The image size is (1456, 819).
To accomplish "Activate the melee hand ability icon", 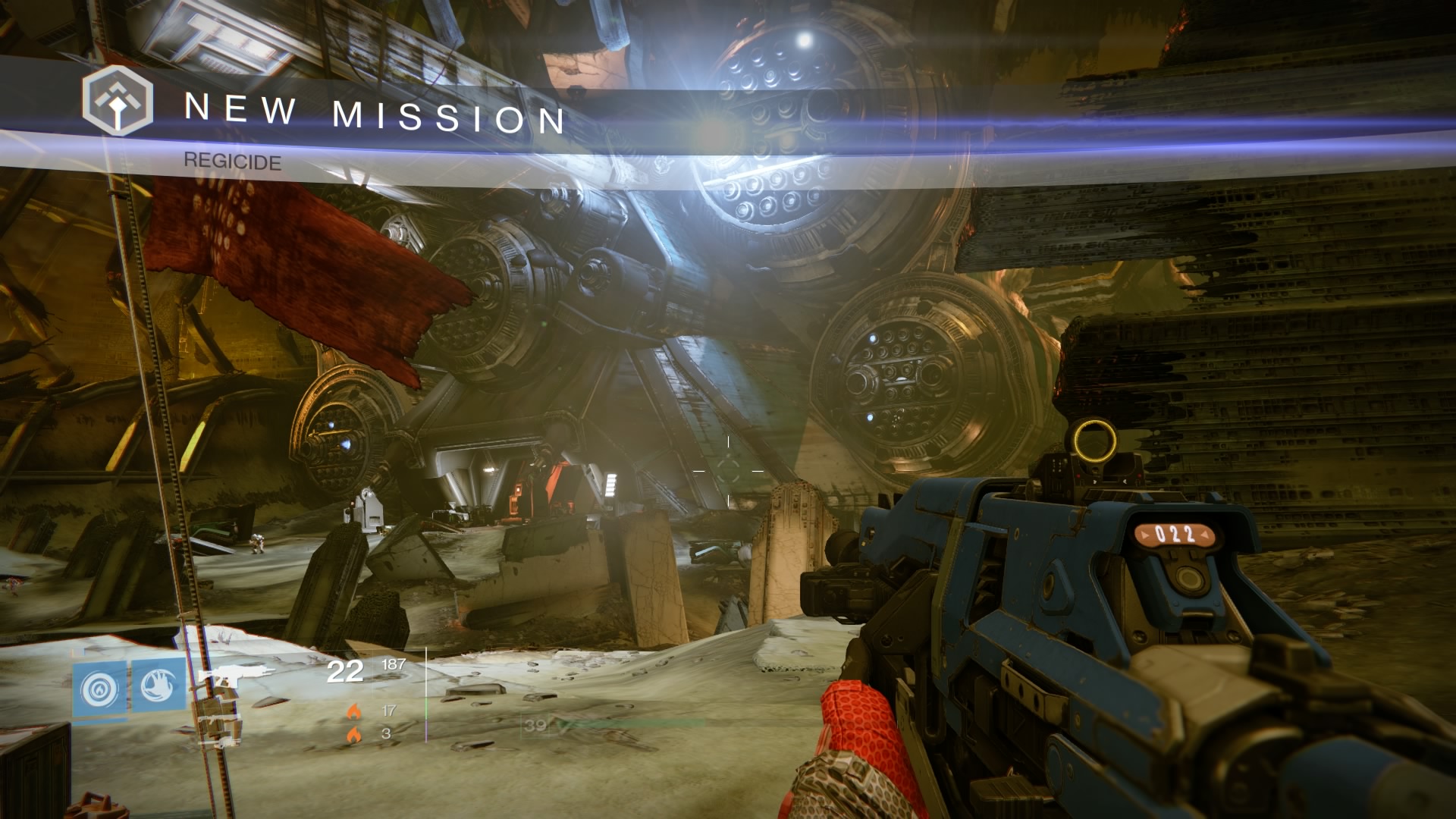I will tap(157, 686).
